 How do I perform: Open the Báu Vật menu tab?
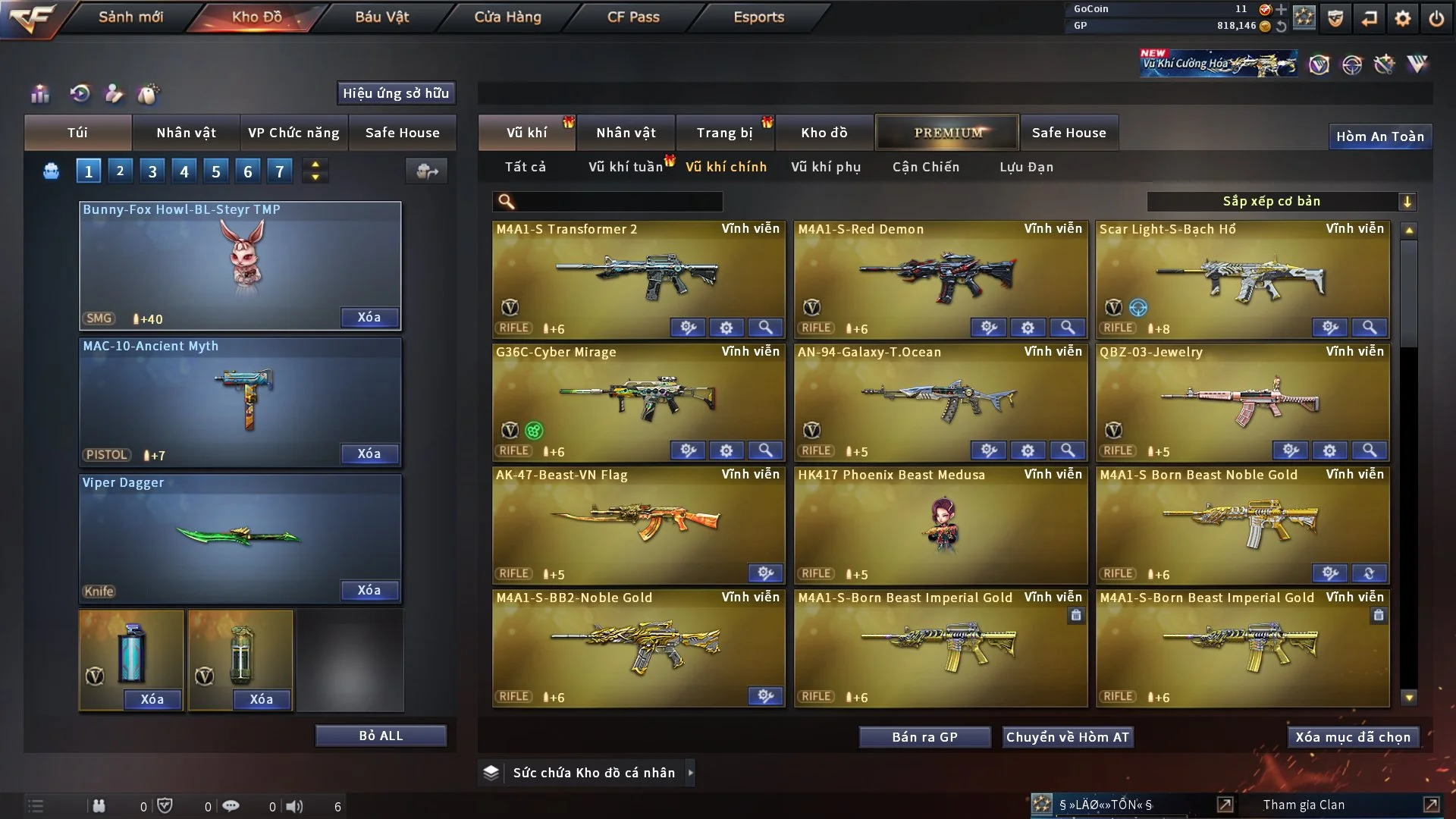381,17
